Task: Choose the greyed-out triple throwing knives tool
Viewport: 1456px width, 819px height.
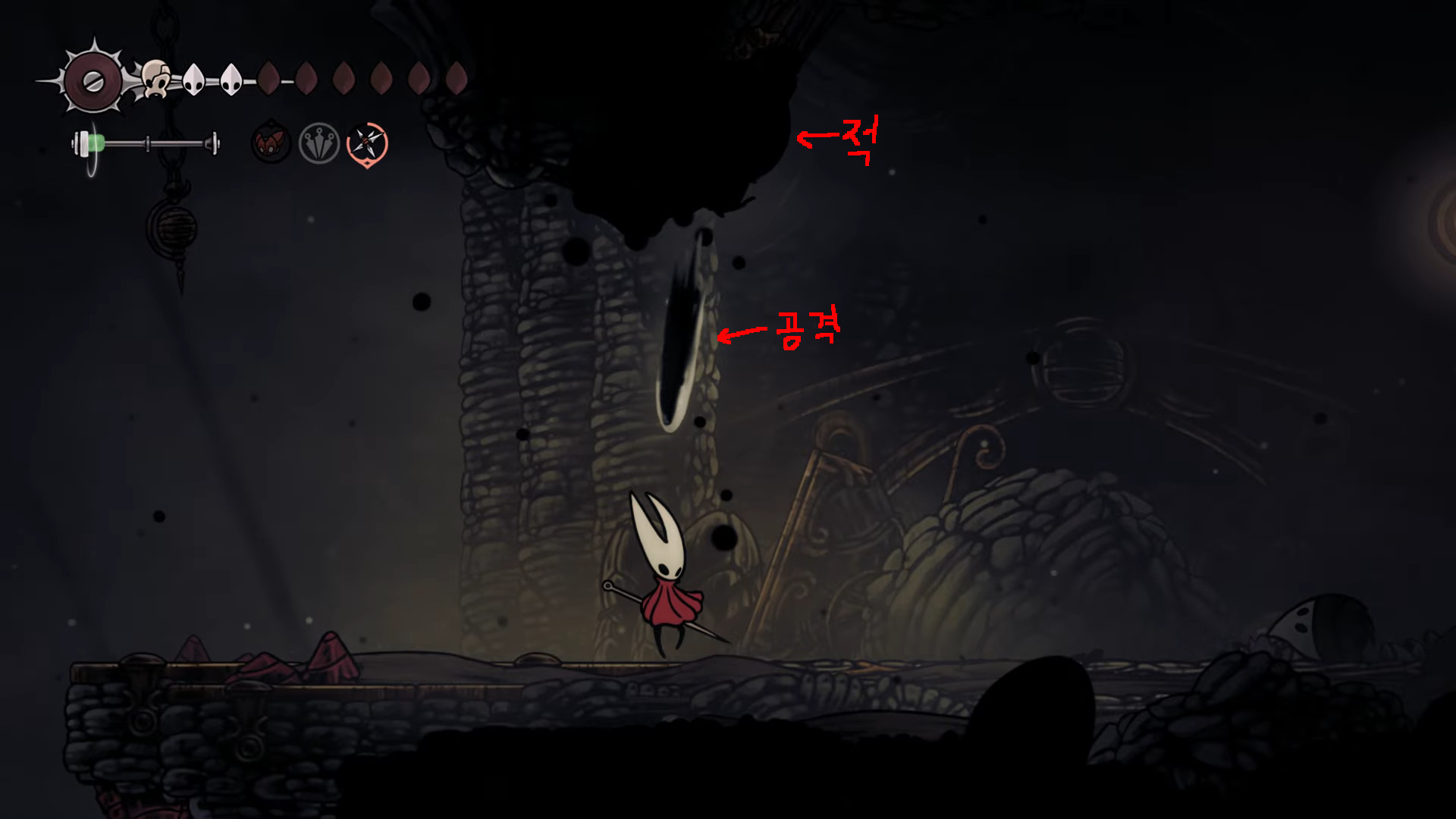Action: pos(318,143)
